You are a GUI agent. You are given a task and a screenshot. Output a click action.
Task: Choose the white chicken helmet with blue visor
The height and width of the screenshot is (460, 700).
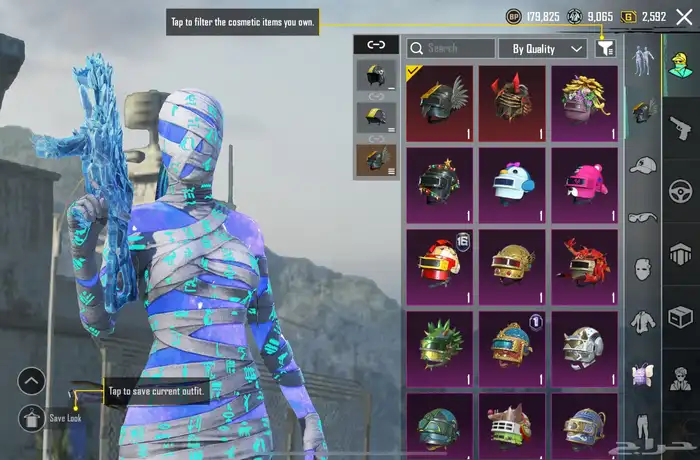(512, 184)
